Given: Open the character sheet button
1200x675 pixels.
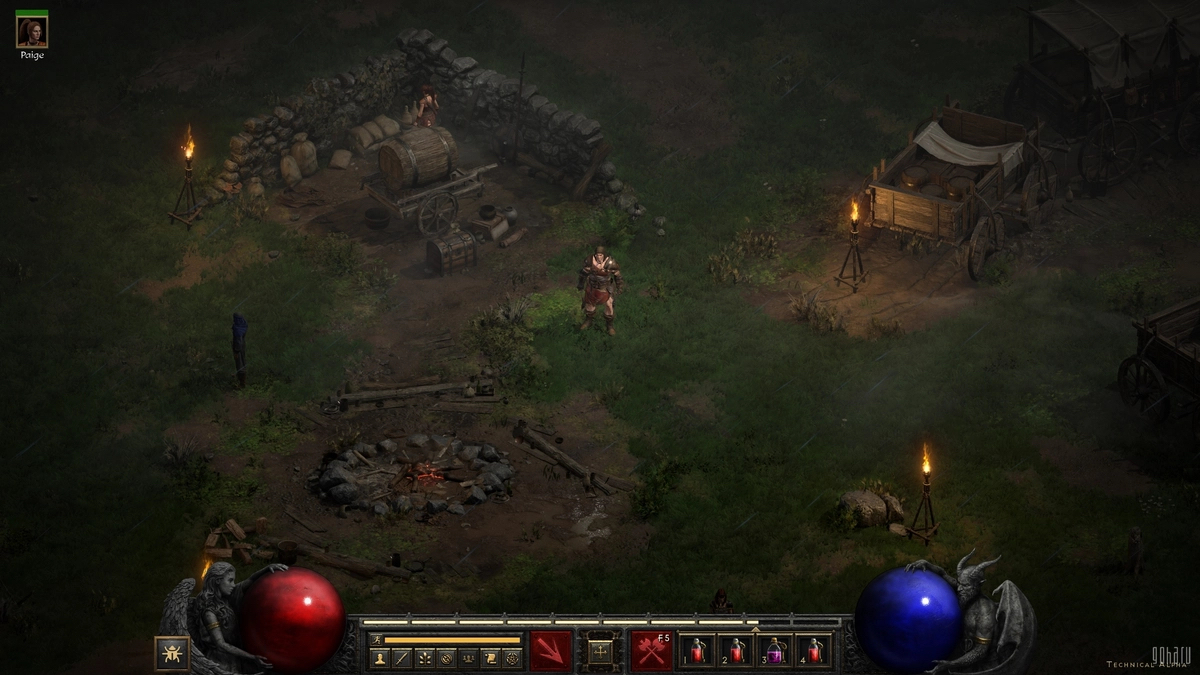Looking at the screenshot, I should (379, 658).
